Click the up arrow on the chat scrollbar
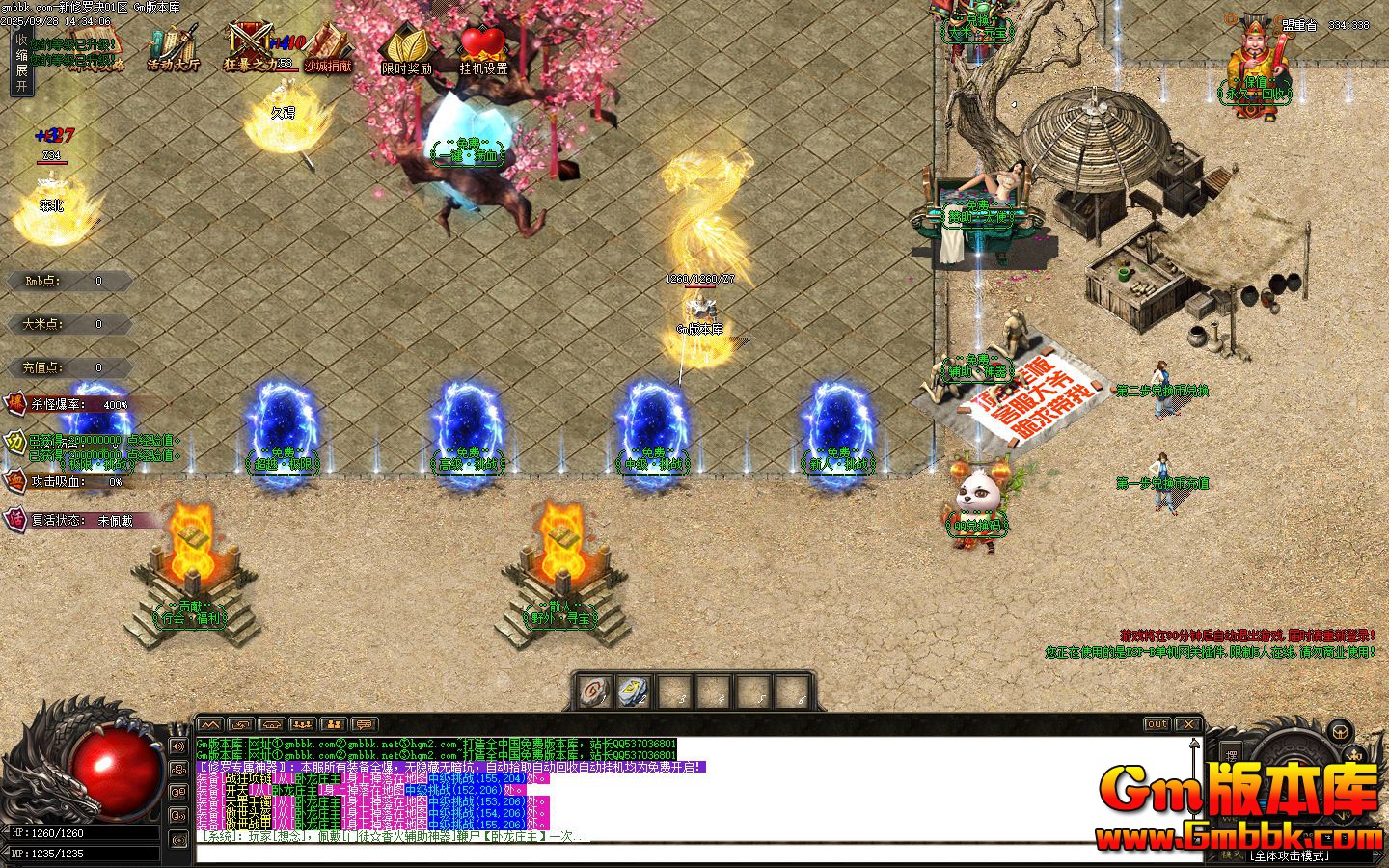The image size is (1389, 868). pyautogui.click(x=1194, y=745)
